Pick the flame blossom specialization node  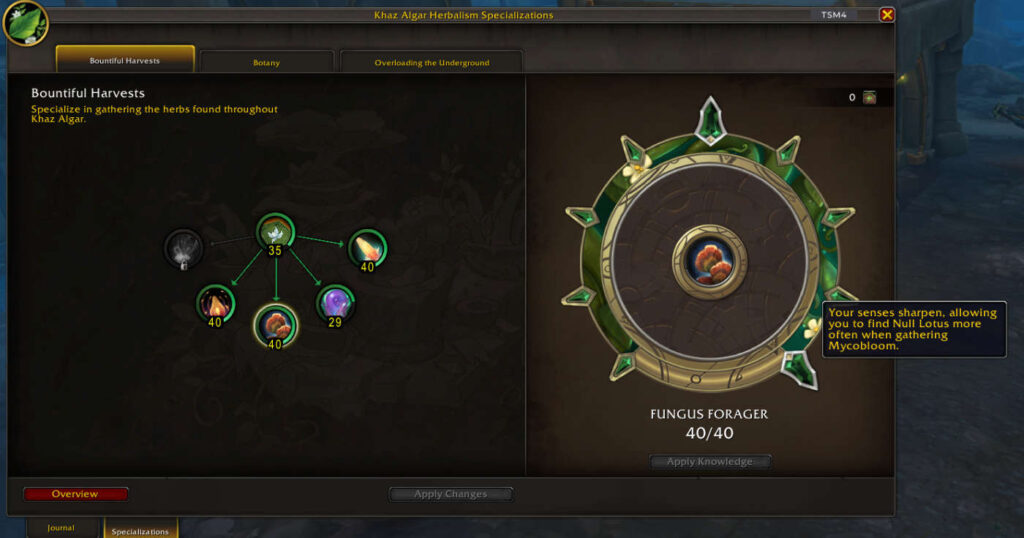pyautogui.click(x=215, y=303)
